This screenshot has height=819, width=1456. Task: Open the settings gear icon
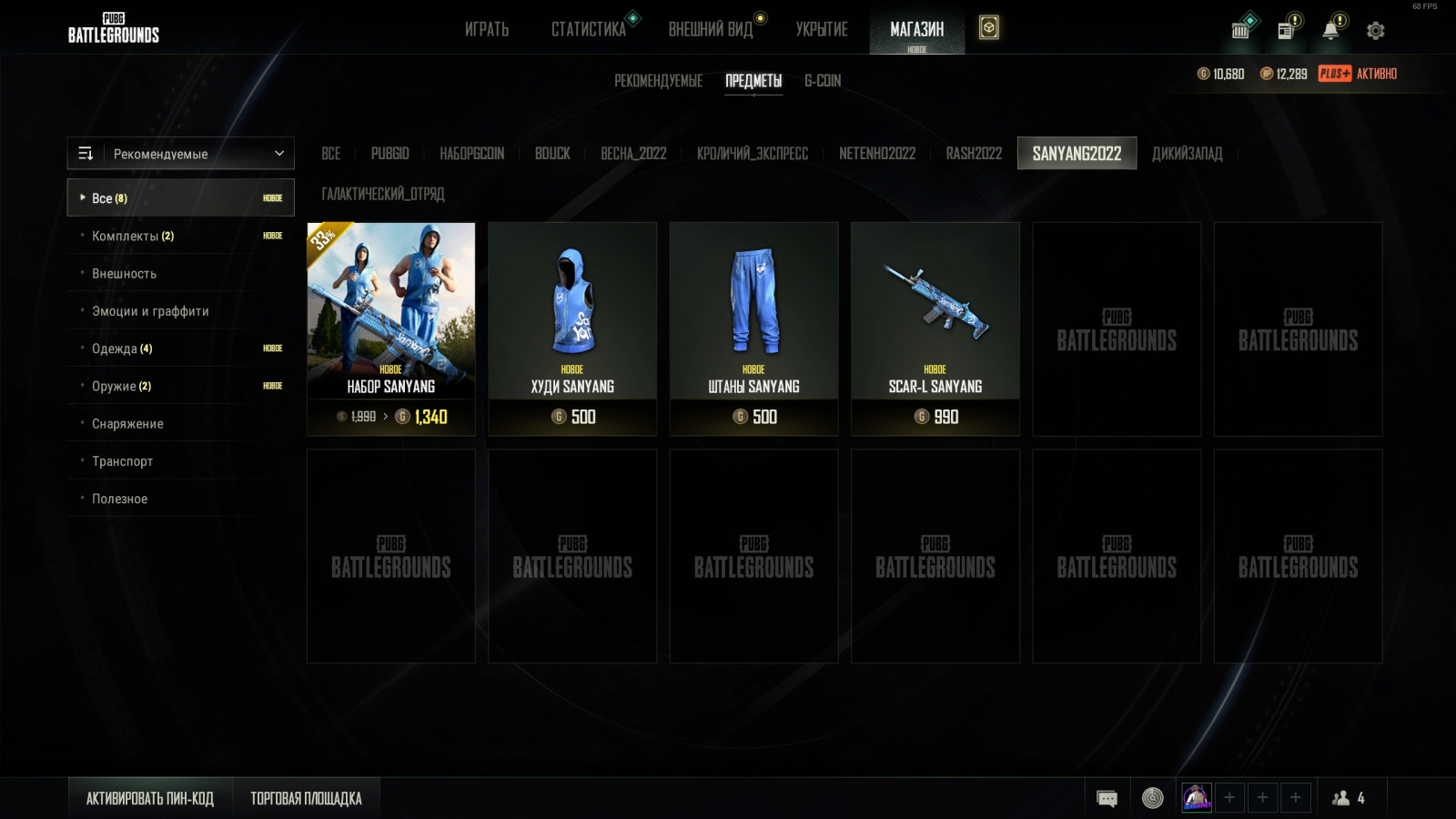click(1375, 31)
